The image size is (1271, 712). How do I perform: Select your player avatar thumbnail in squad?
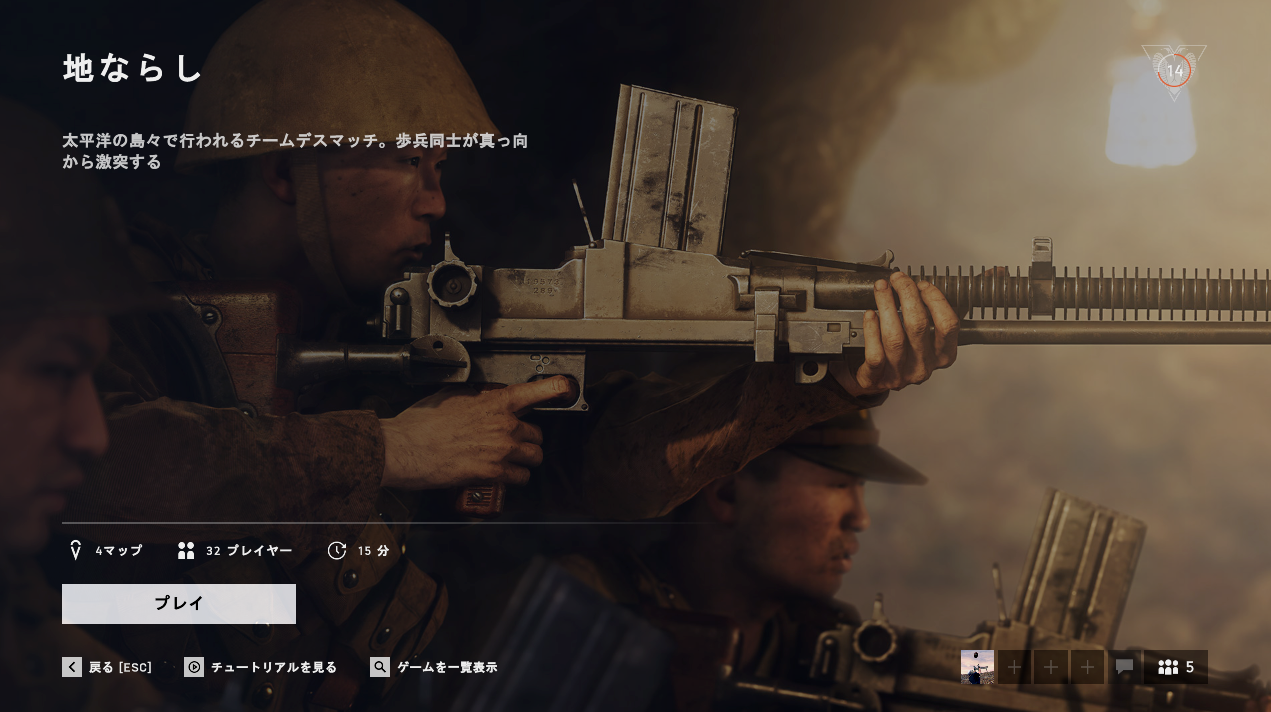[977, 667]
